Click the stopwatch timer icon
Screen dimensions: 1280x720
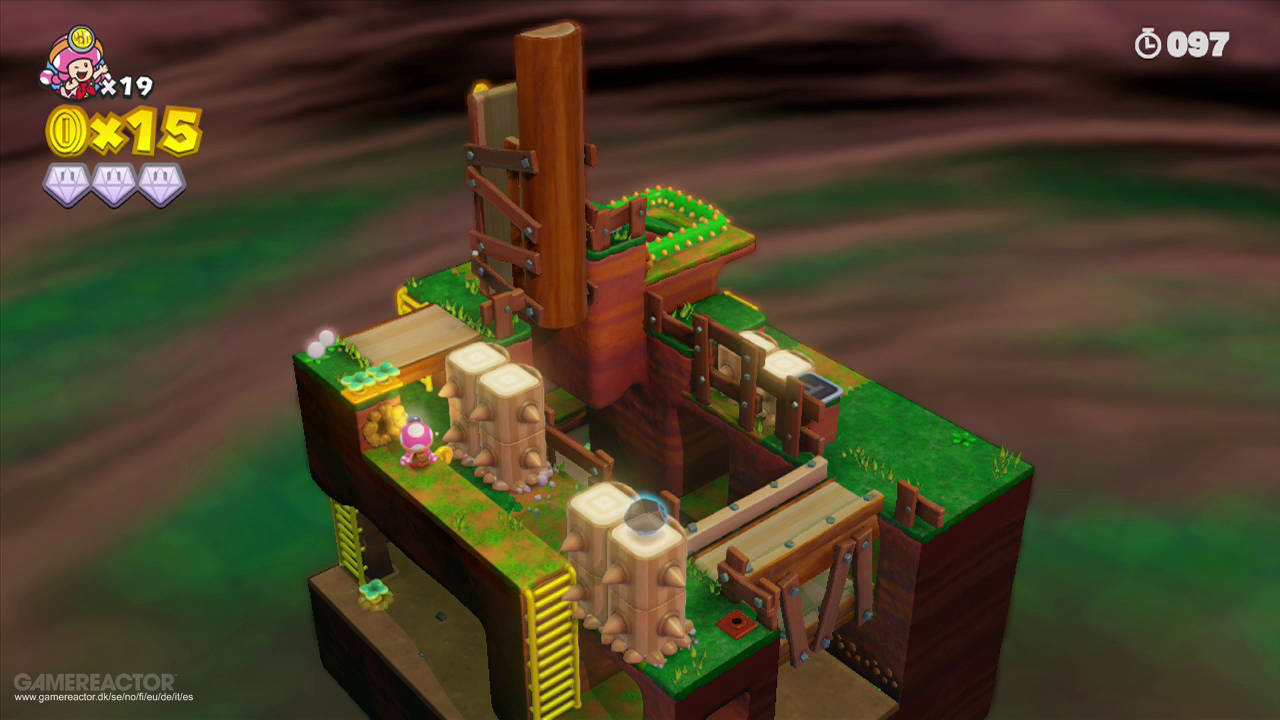pos(1150,43)
